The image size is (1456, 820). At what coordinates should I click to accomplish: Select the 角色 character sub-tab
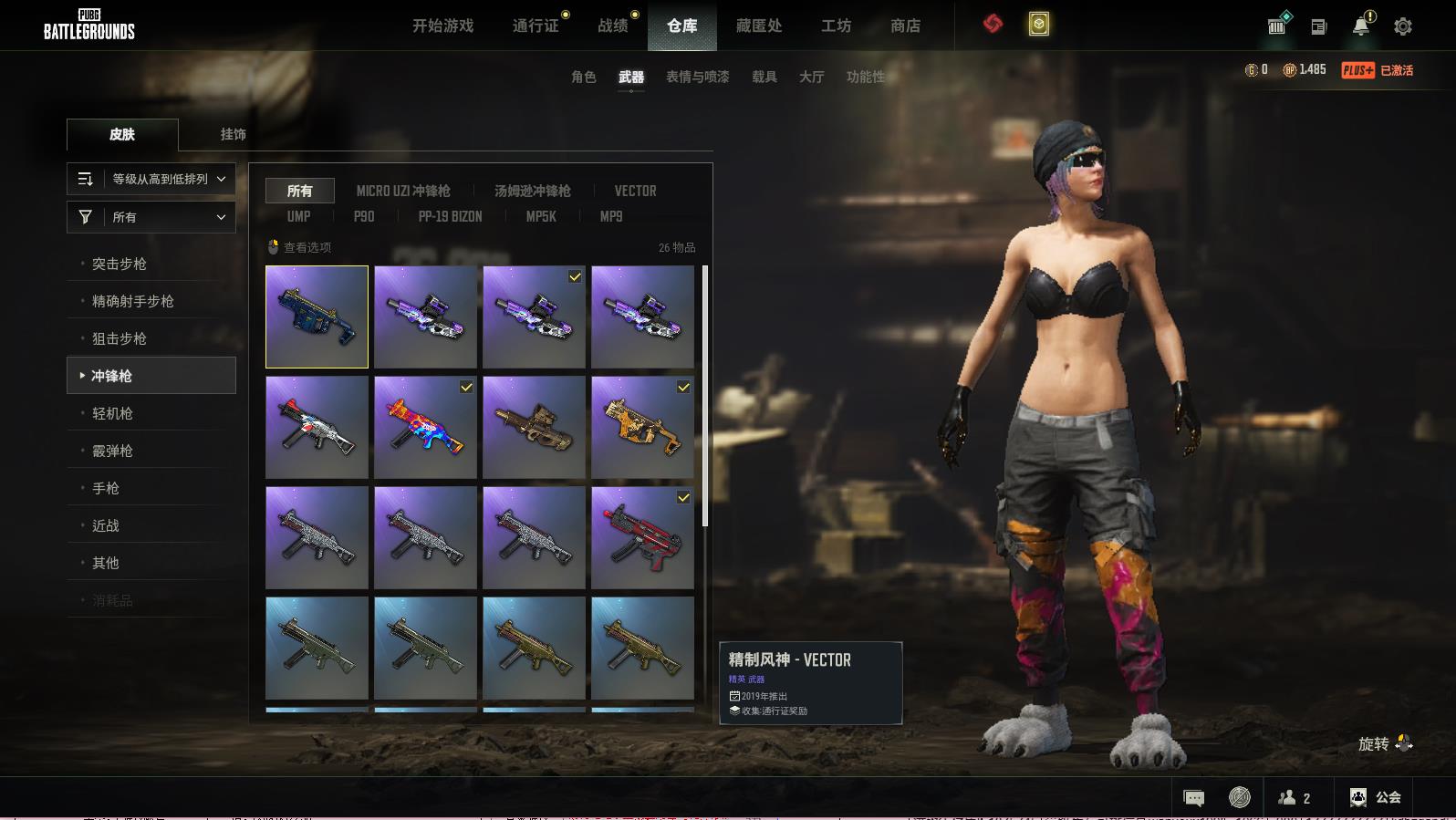[x=583, y=77]
